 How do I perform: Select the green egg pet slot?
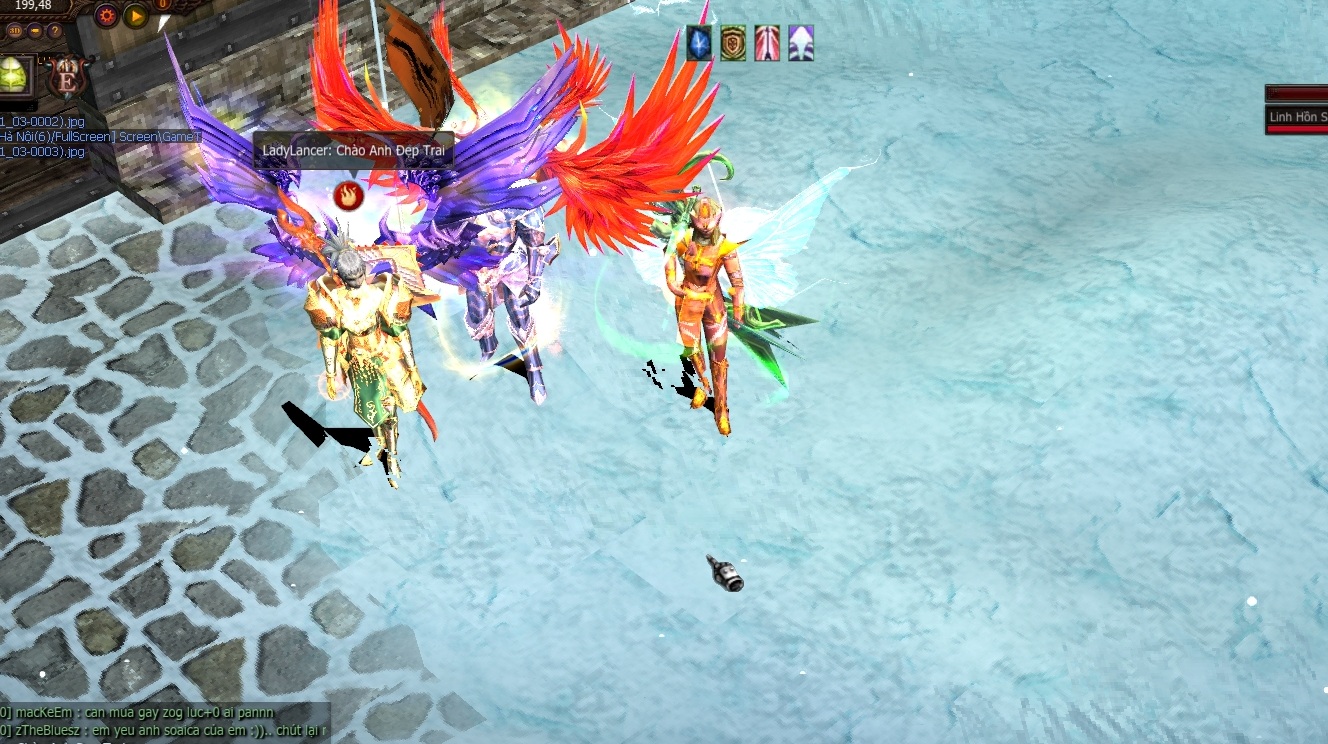[x=14, y=76]
